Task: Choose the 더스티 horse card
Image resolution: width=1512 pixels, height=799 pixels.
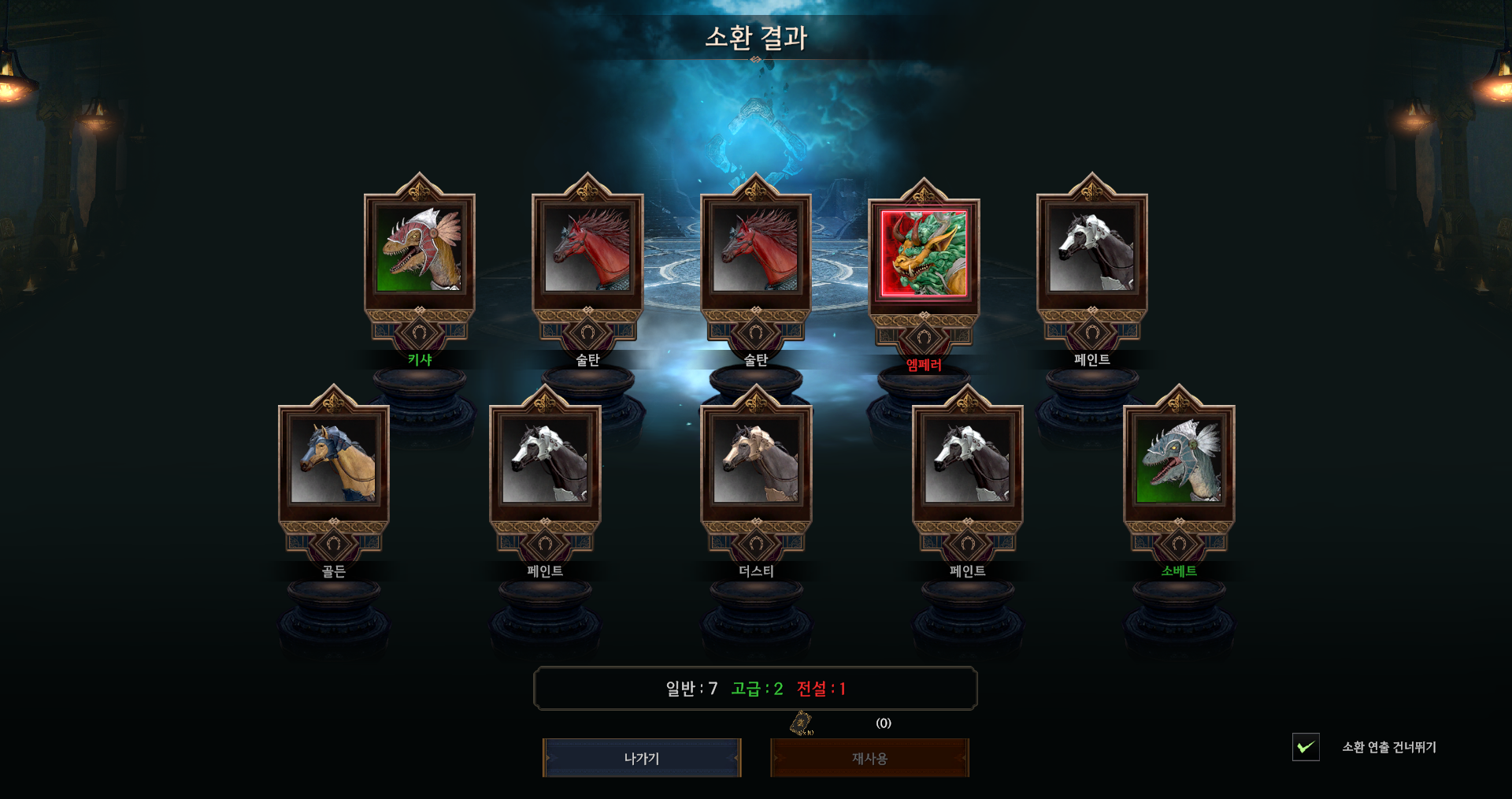Action: click(x=756, y=461)
